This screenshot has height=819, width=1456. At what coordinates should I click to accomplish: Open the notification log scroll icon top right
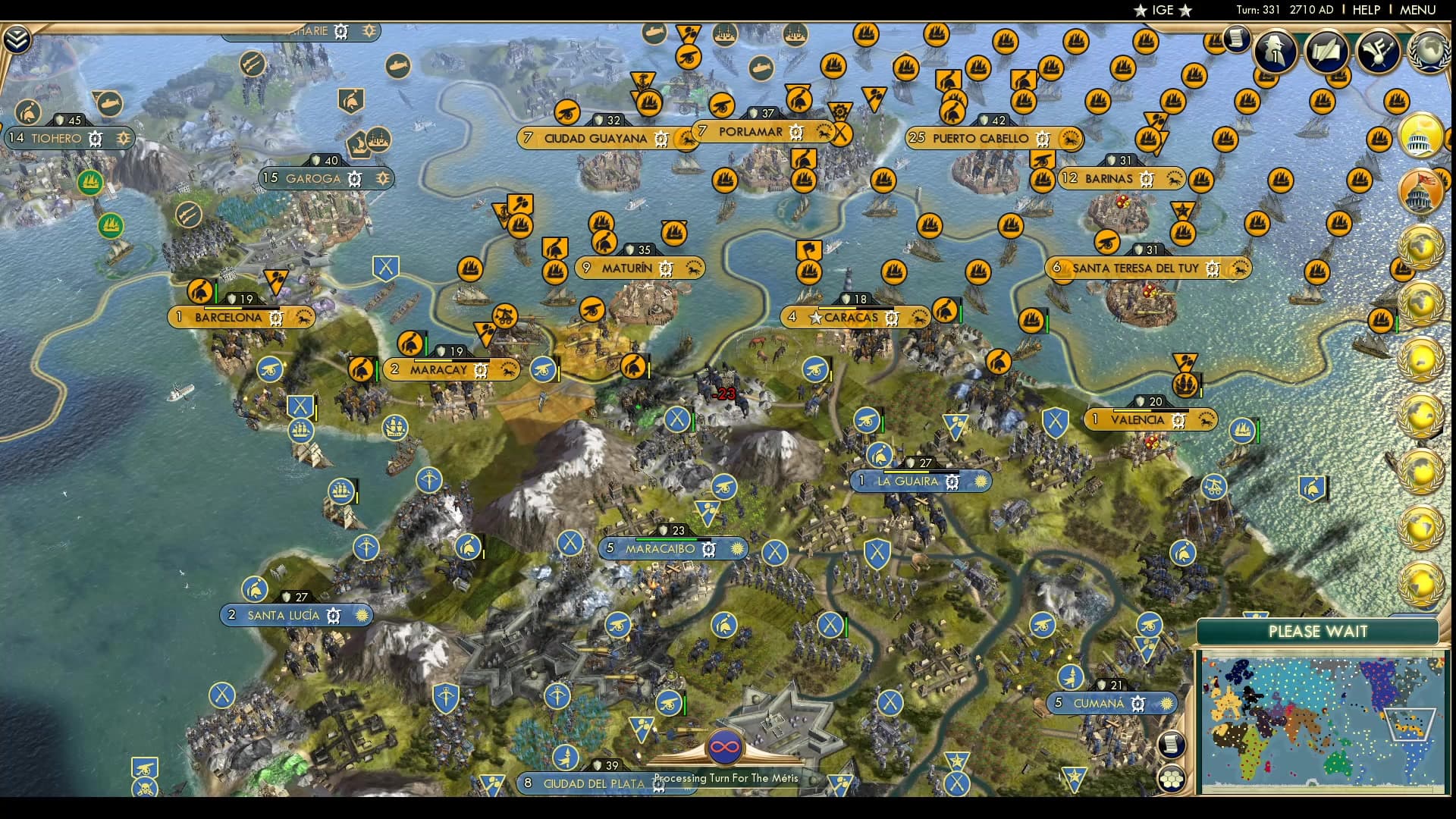tap(1235, 39)
